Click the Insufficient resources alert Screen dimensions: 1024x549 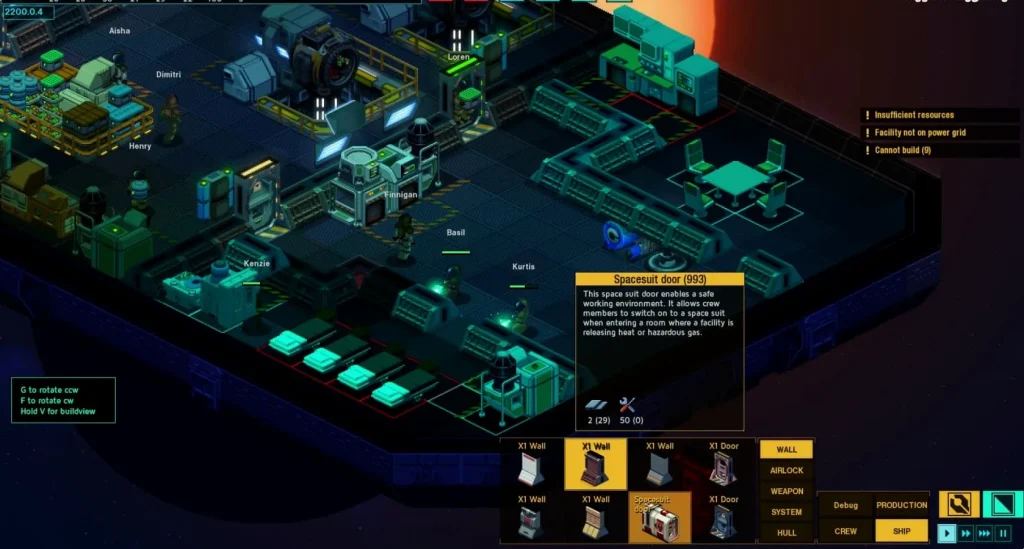913,115
